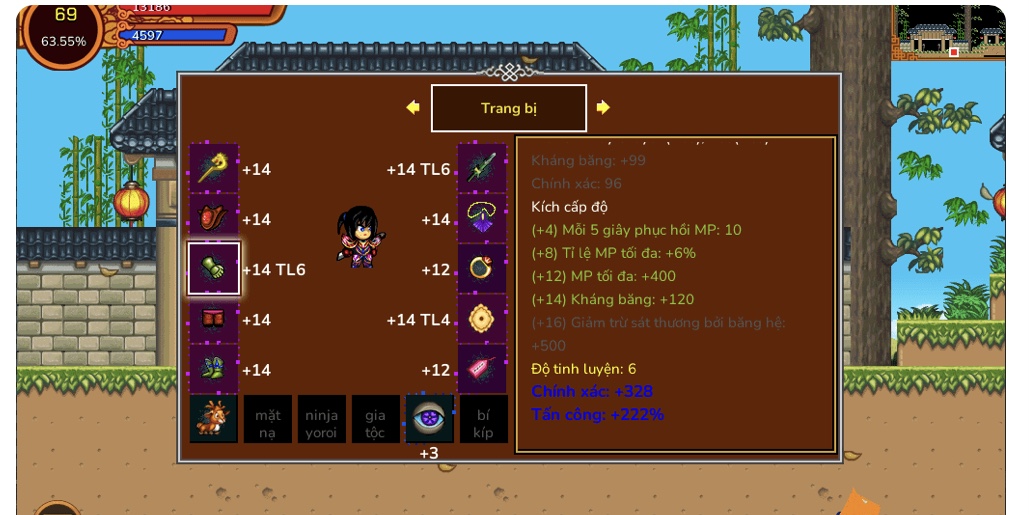This screenshot has width=1030, height=515.
Task: Select the dark sword weapon slot
Action: [x=482, y=169]
